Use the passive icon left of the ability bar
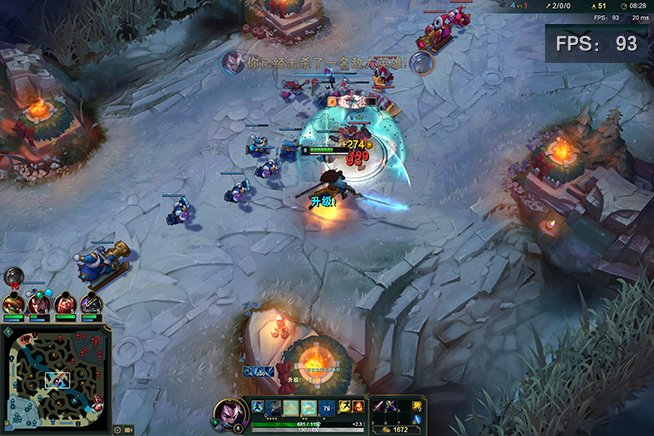654x436 pixels. [x=257, y=407]
